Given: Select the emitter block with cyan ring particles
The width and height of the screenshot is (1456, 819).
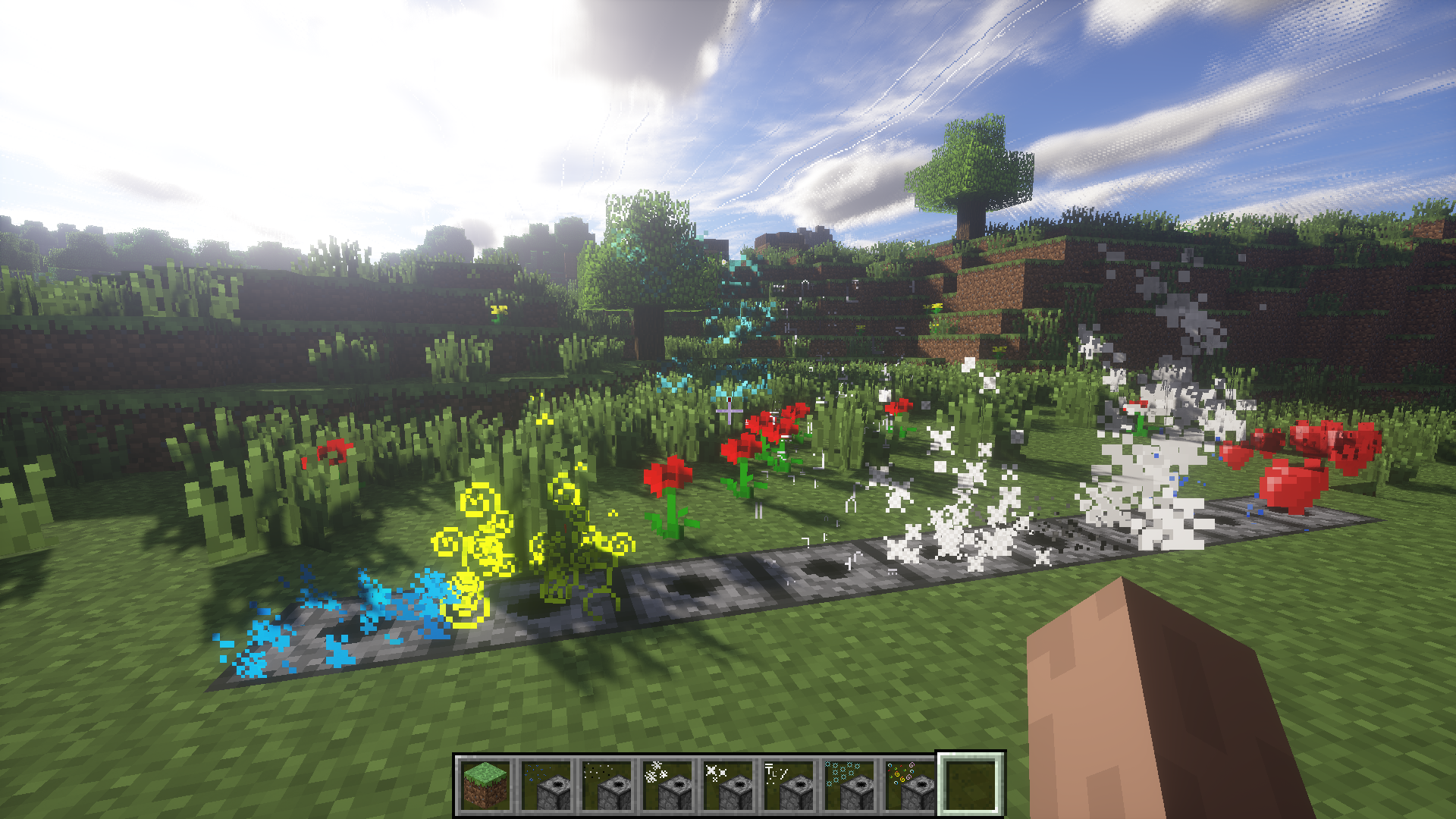Looking at the screenshot, I should (849, 786).
